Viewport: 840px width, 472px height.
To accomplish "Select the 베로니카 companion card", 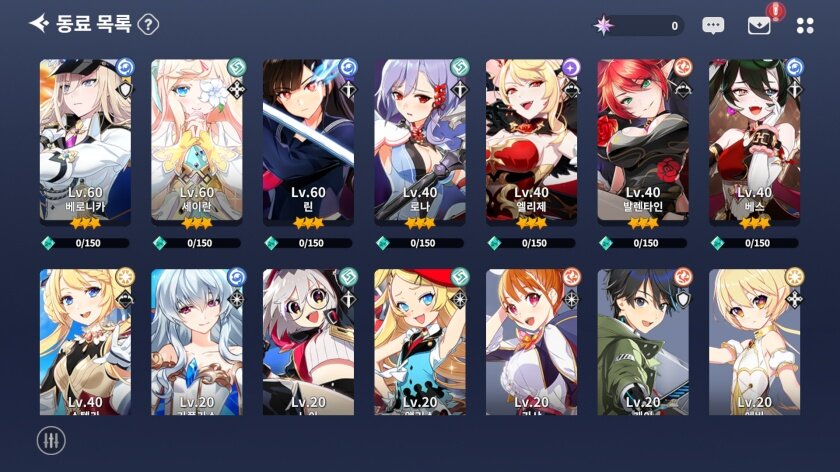I will (85, 140).
